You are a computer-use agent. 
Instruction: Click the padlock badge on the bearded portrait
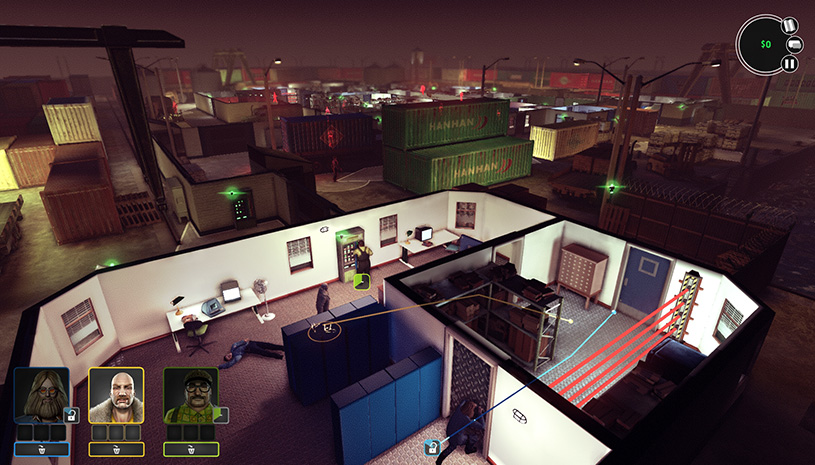pos(71,415)
